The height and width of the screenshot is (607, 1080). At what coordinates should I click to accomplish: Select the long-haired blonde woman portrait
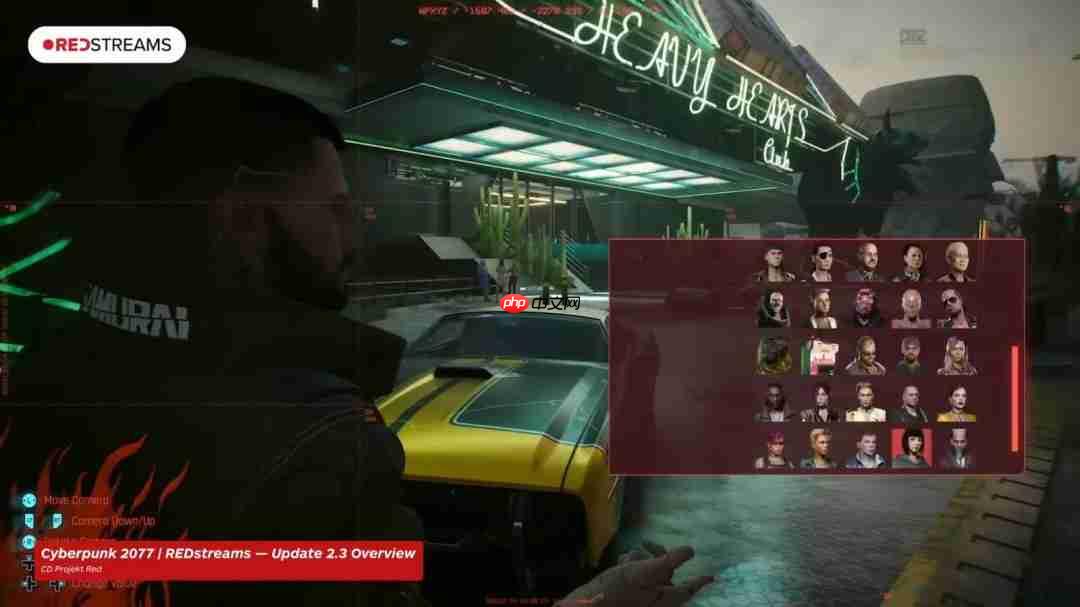pyautogui.click(x=956, y=356)
